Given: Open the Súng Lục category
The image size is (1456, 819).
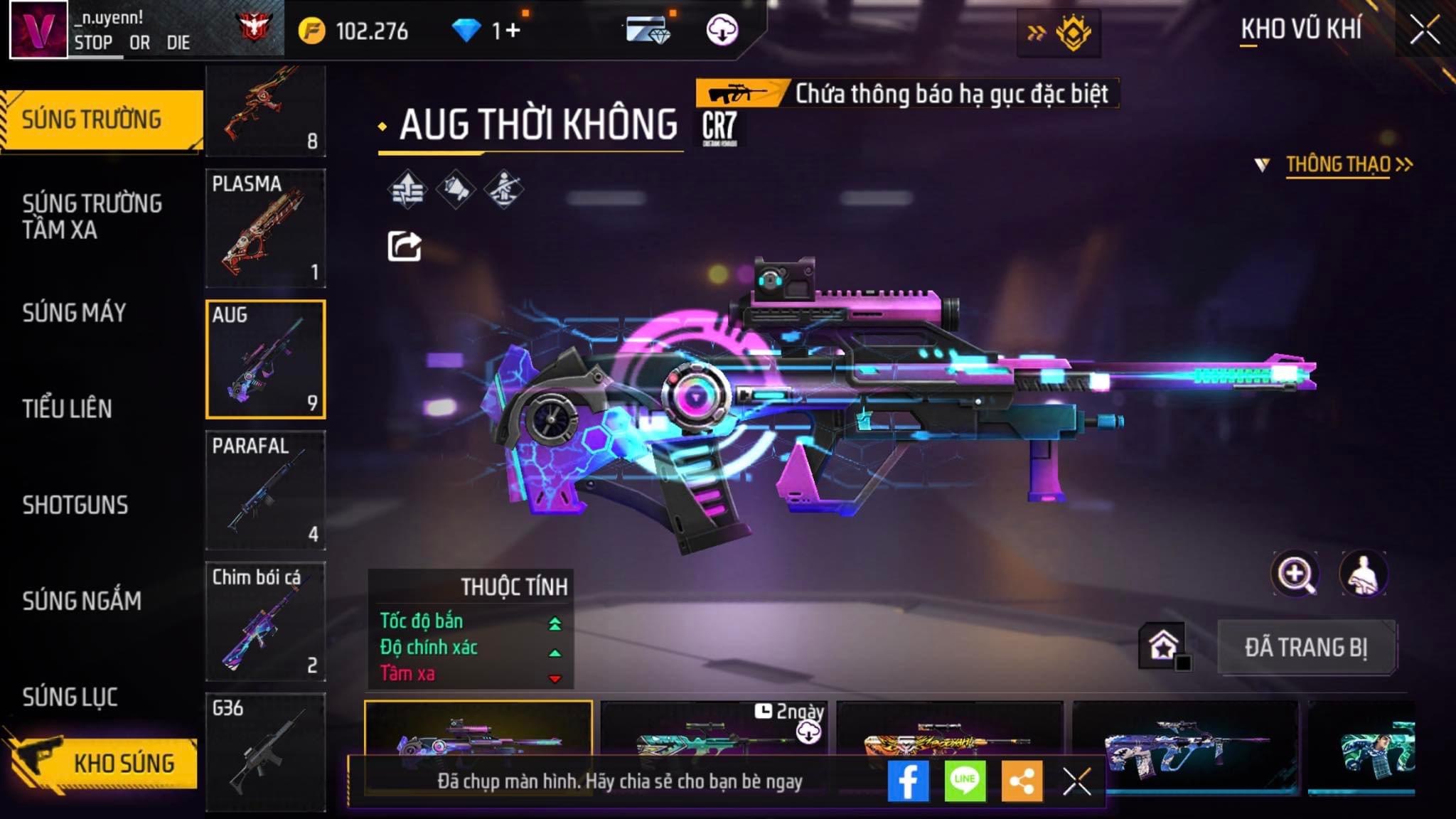Looking at the screenshot, I should coord(70,697).
